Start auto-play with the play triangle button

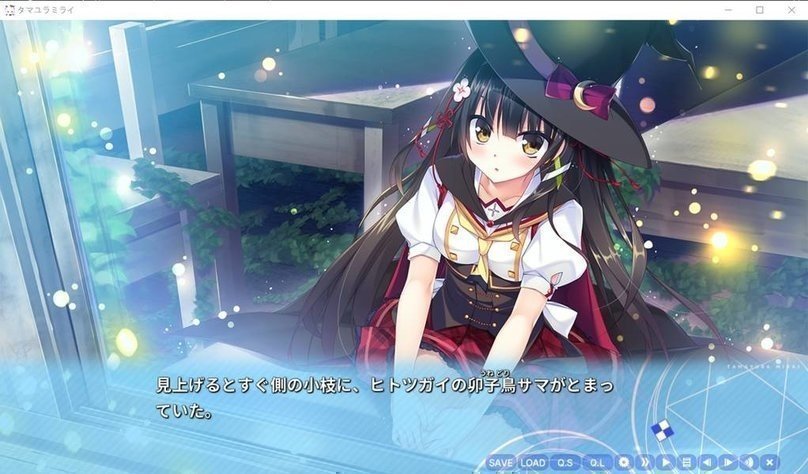point(666,463)
